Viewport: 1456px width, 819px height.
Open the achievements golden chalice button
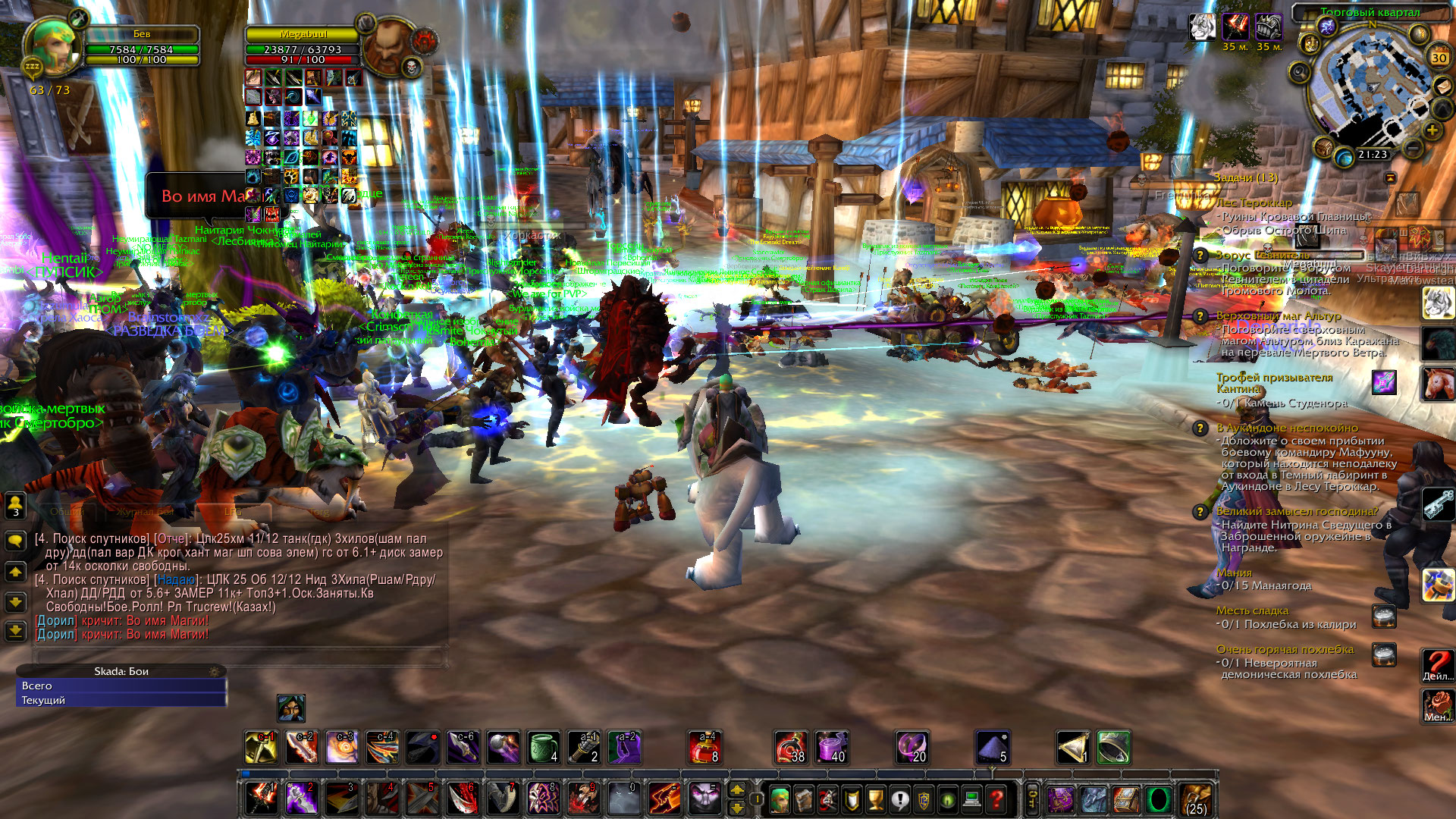tap(875, 799)
